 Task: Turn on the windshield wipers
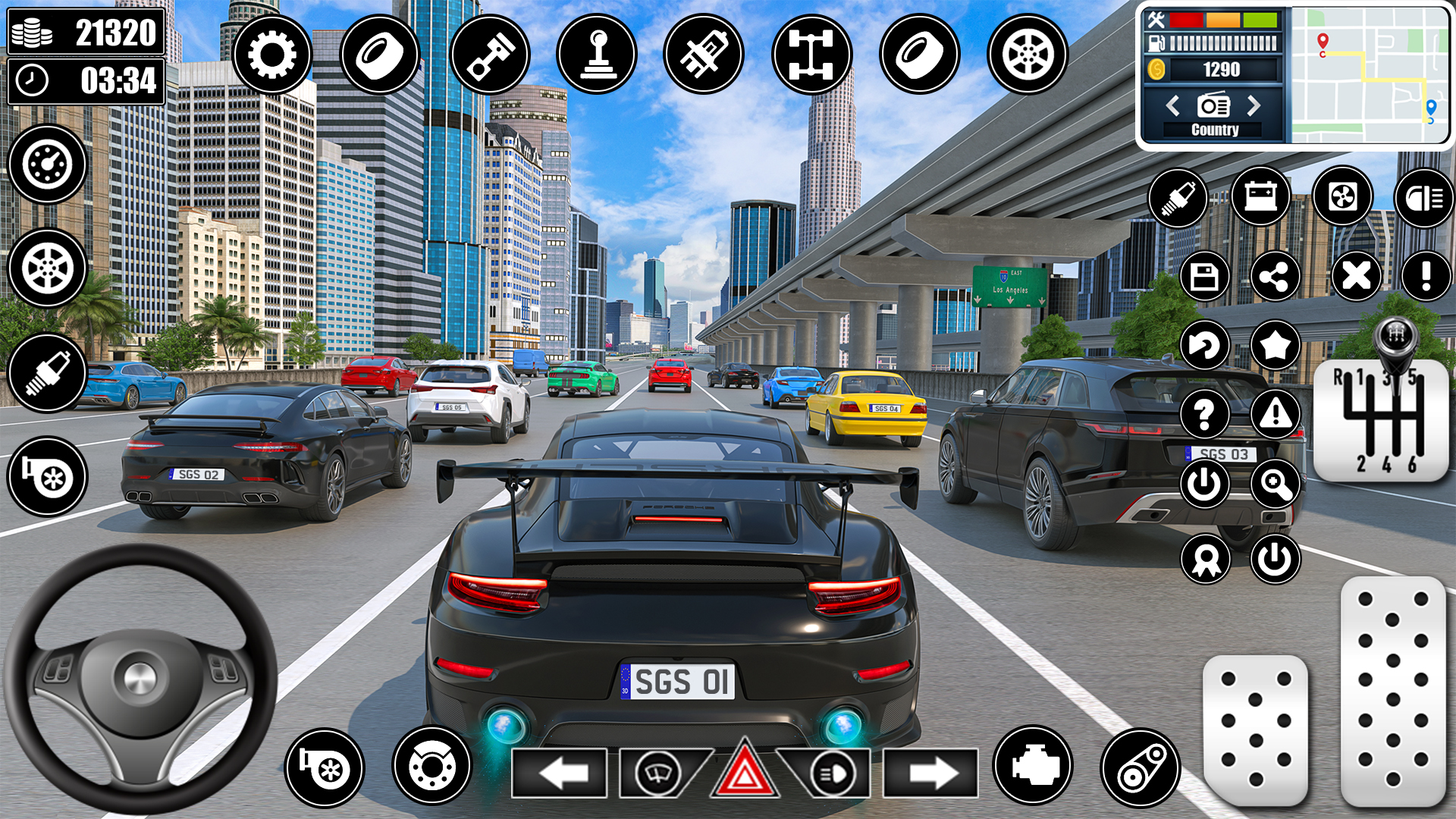657,773
